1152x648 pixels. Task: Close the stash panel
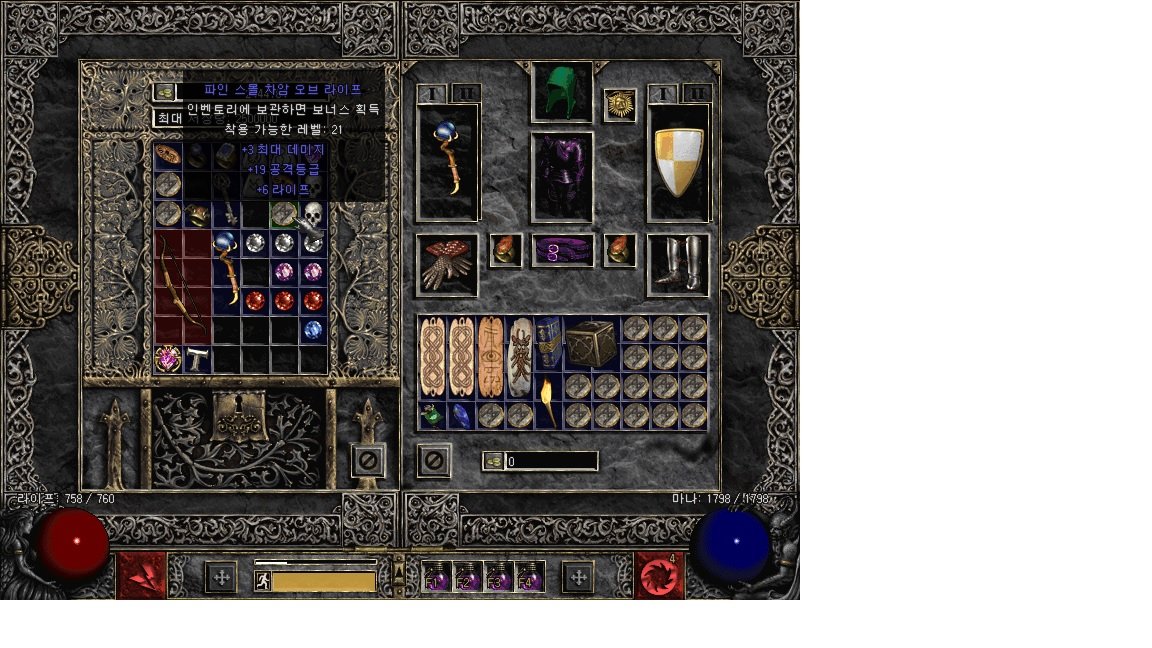pos(368,461)
